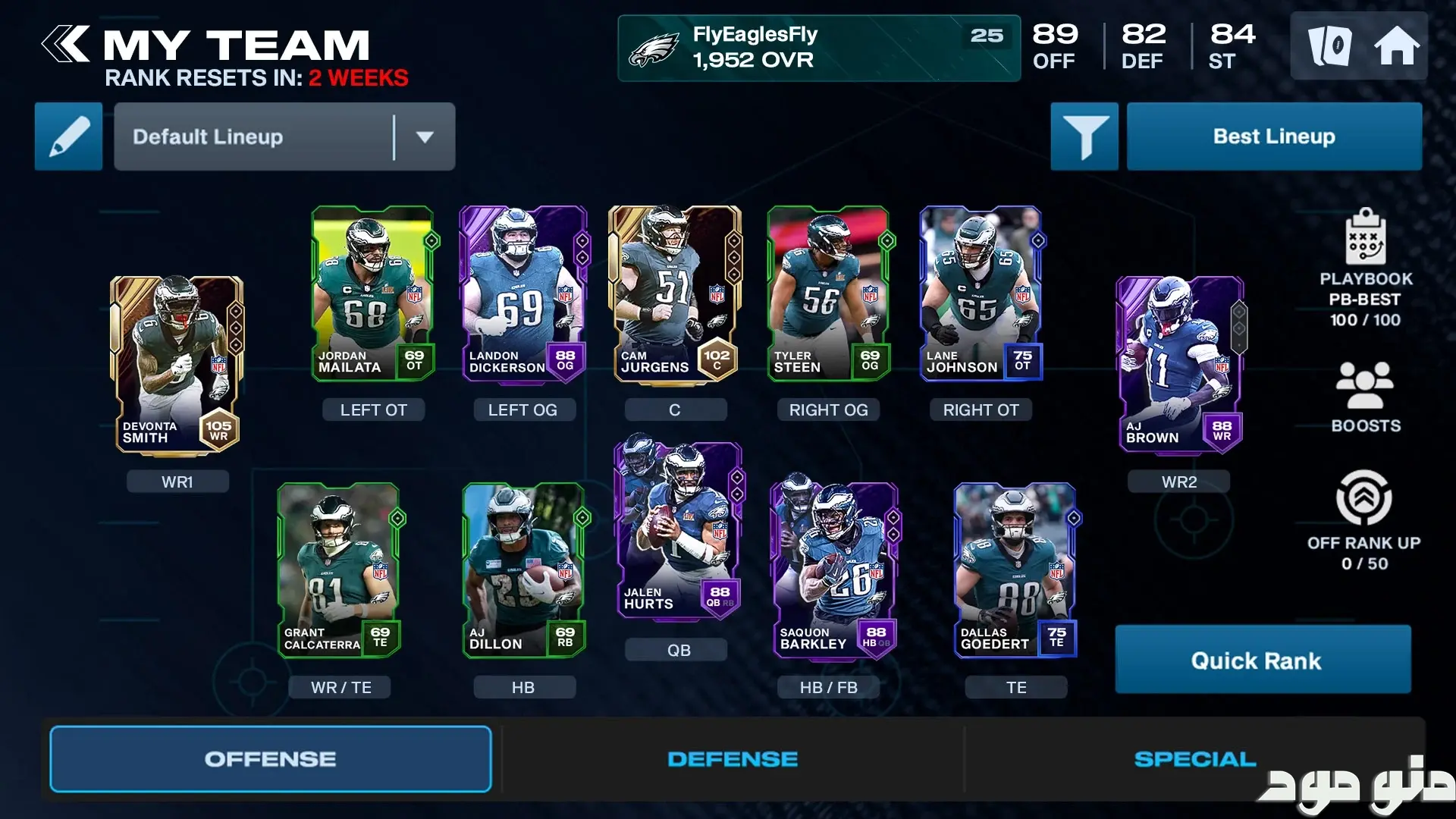1456x819 pixels.
Task: Apply the Best Lineup button
Action: coord(1274,136)
